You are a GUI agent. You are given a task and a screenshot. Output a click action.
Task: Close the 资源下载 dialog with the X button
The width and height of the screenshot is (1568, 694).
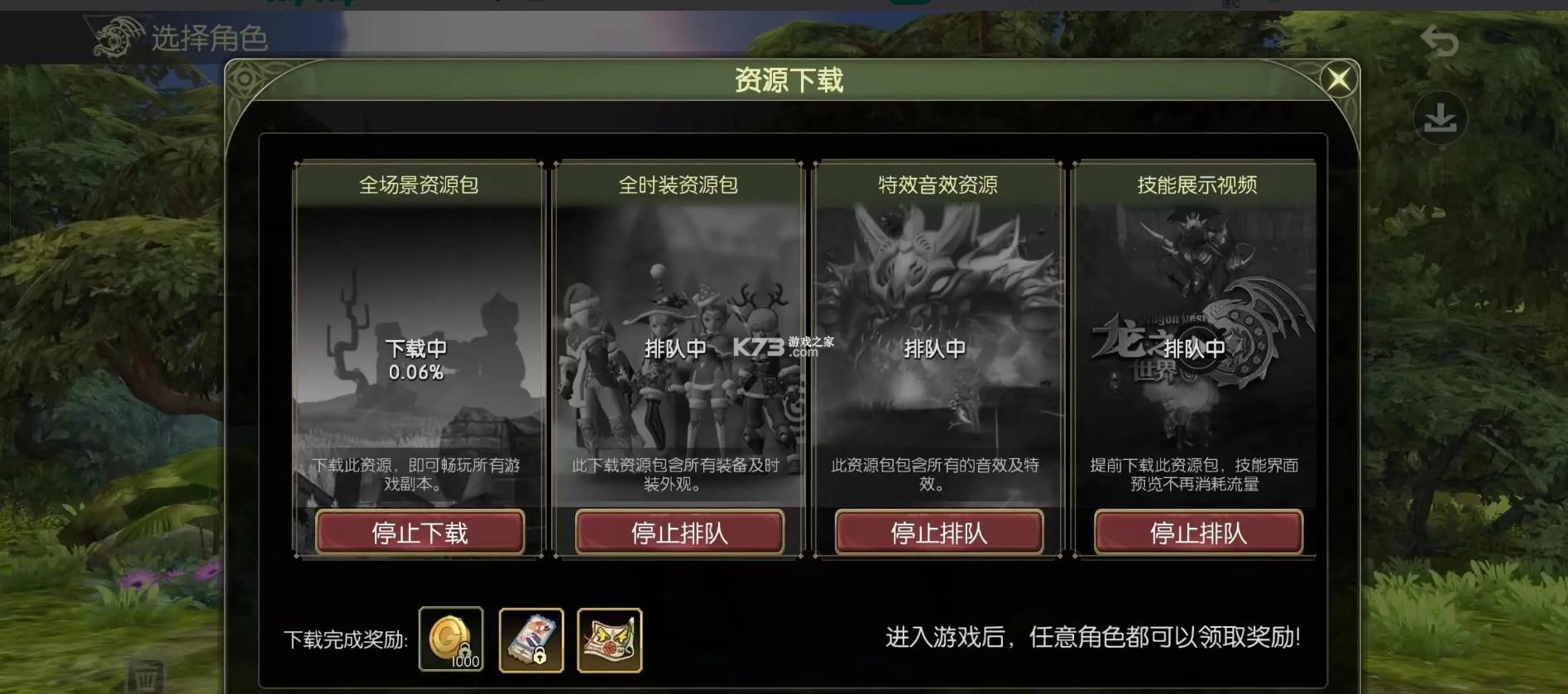click(1339, 78)
